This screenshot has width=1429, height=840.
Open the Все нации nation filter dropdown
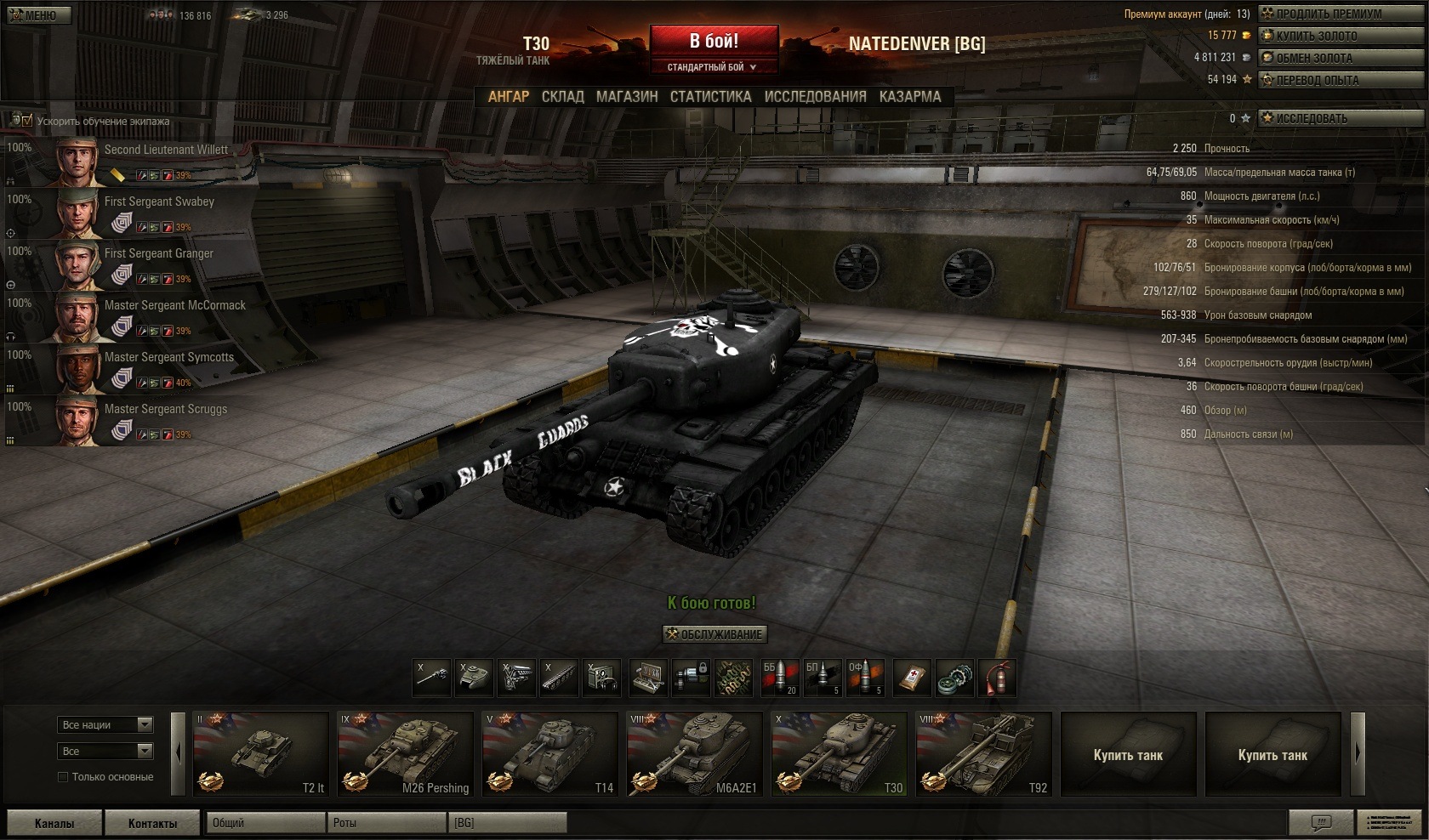coord(106,724)
